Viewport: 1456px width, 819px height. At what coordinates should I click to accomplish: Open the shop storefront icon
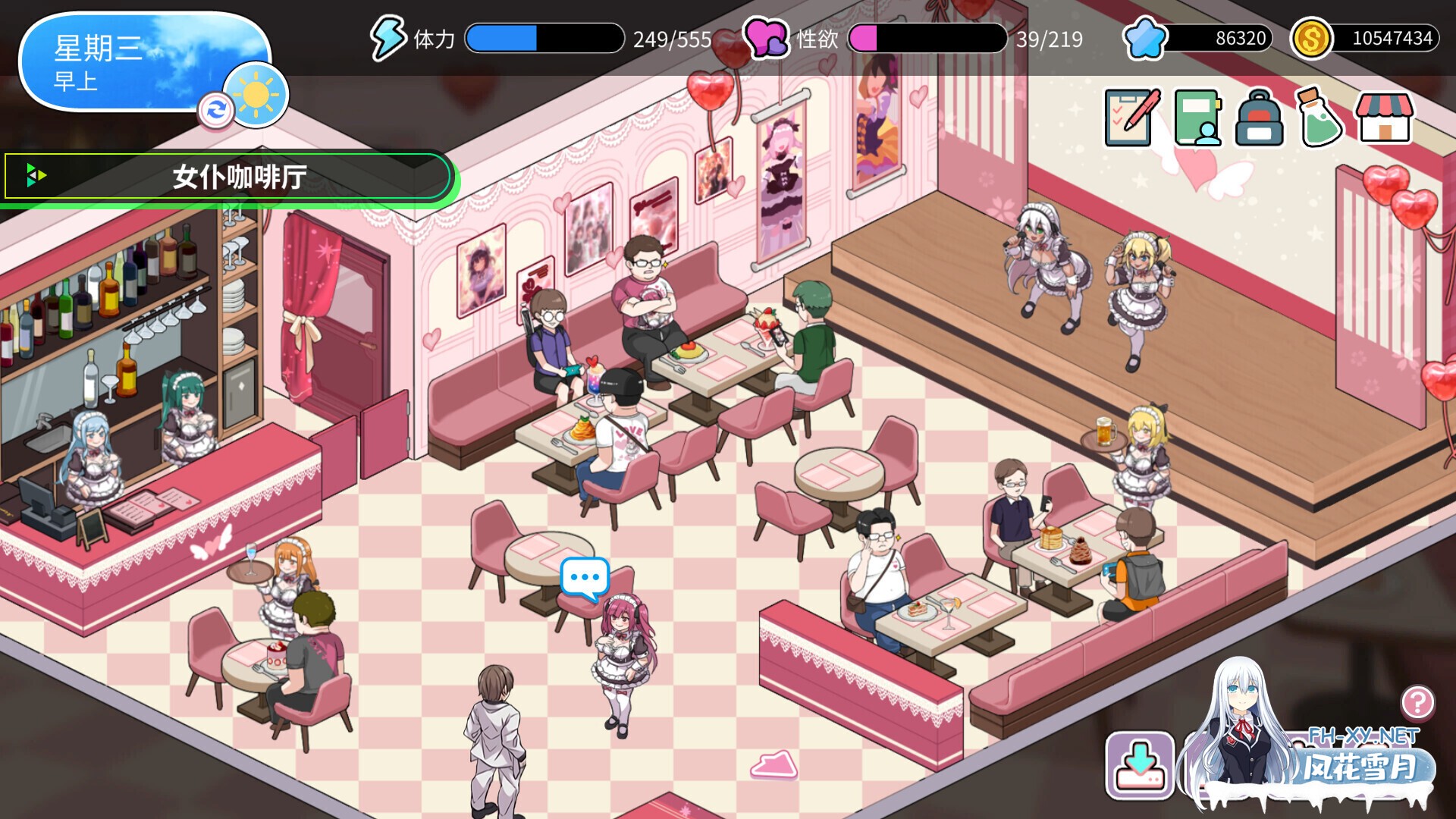[1386, 118]
